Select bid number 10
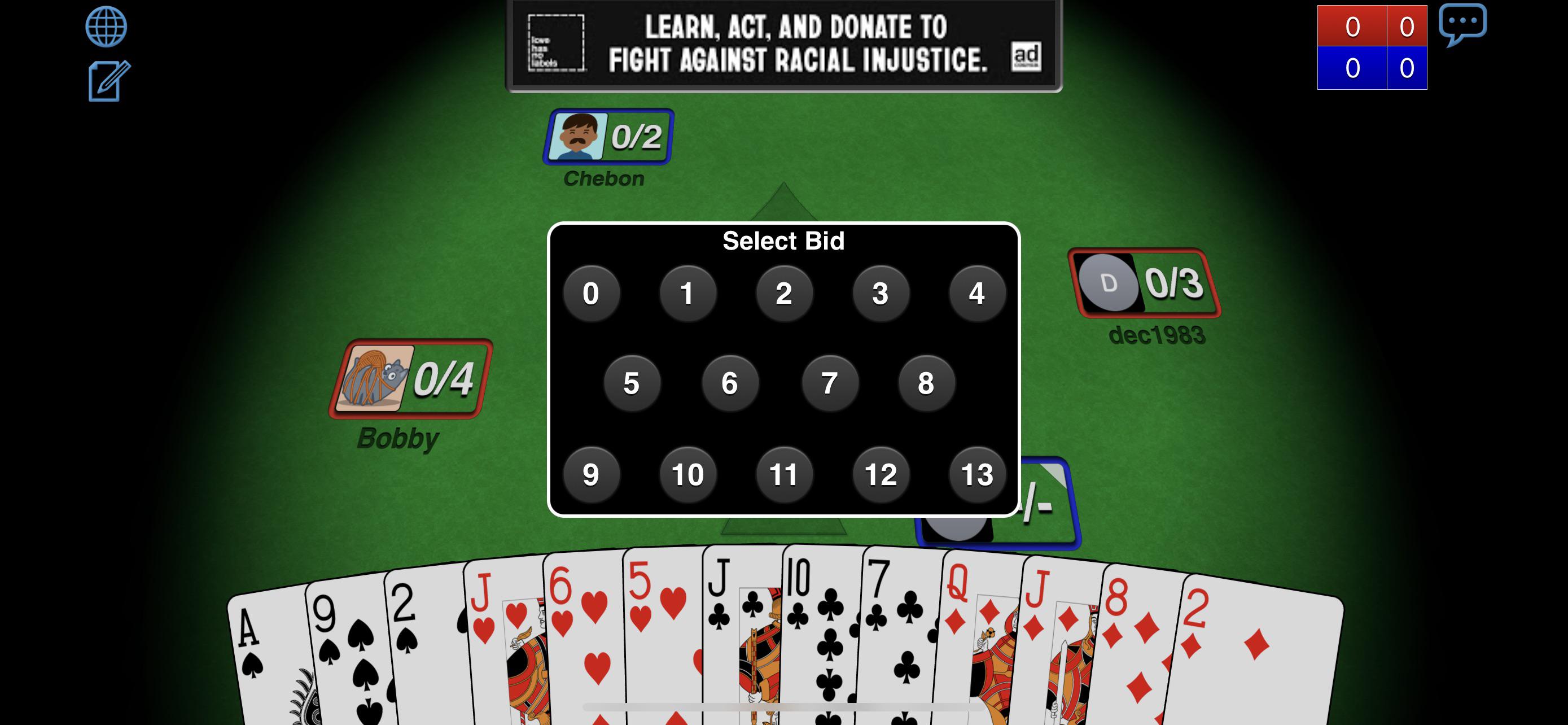This screenshot has width=1568, height=725. (687, 474)
